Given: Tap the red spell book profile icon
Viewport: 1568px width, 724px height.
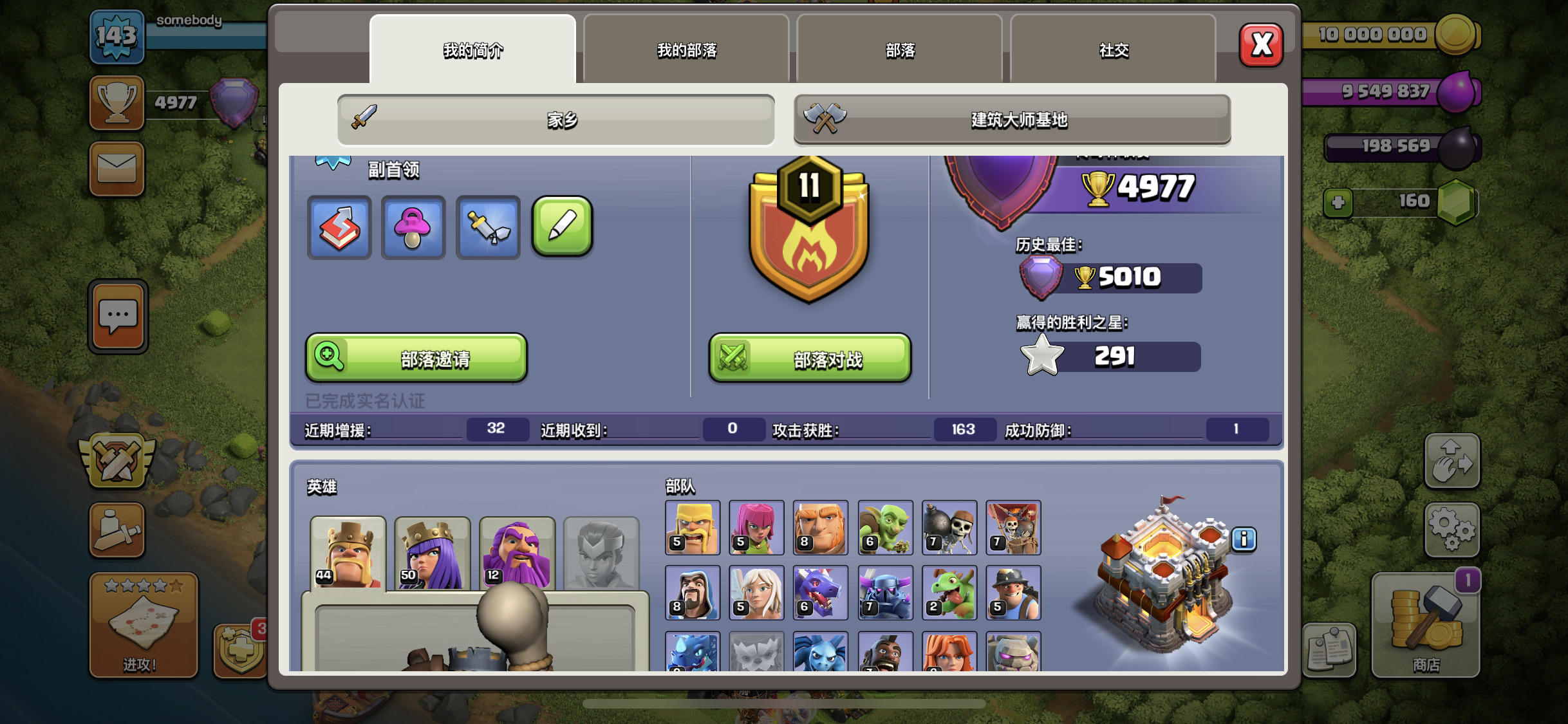Looking at the screenshot, I should 339,227.
